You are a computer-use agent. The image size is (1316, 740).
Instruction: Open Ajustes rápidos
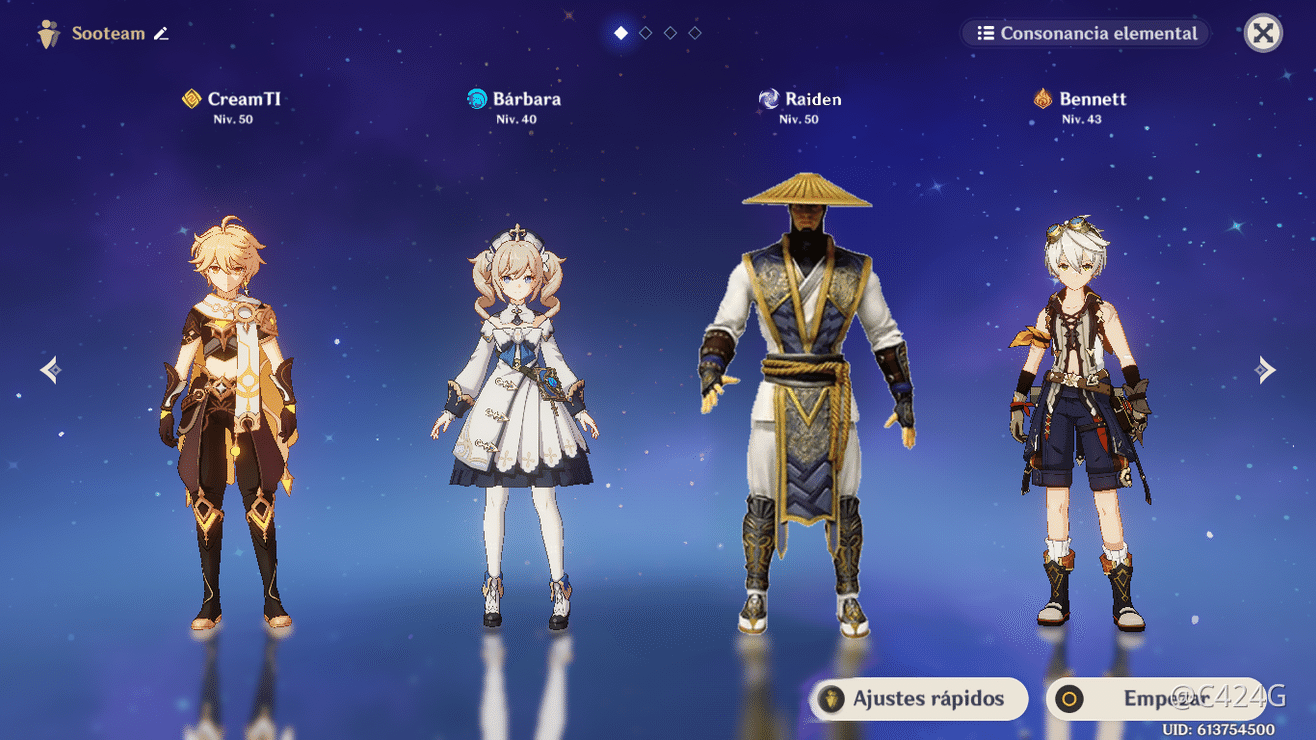(917, 699)
